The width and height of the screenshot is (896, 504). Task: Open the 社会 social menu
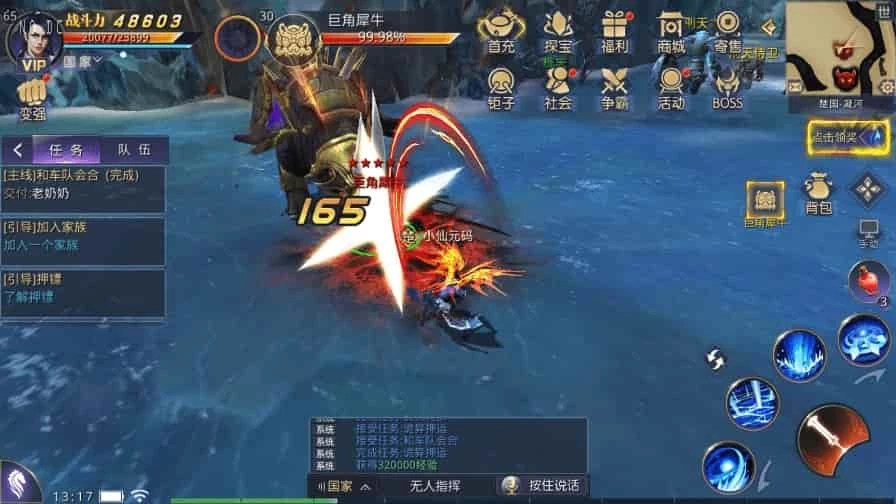(x=558, y=86)
